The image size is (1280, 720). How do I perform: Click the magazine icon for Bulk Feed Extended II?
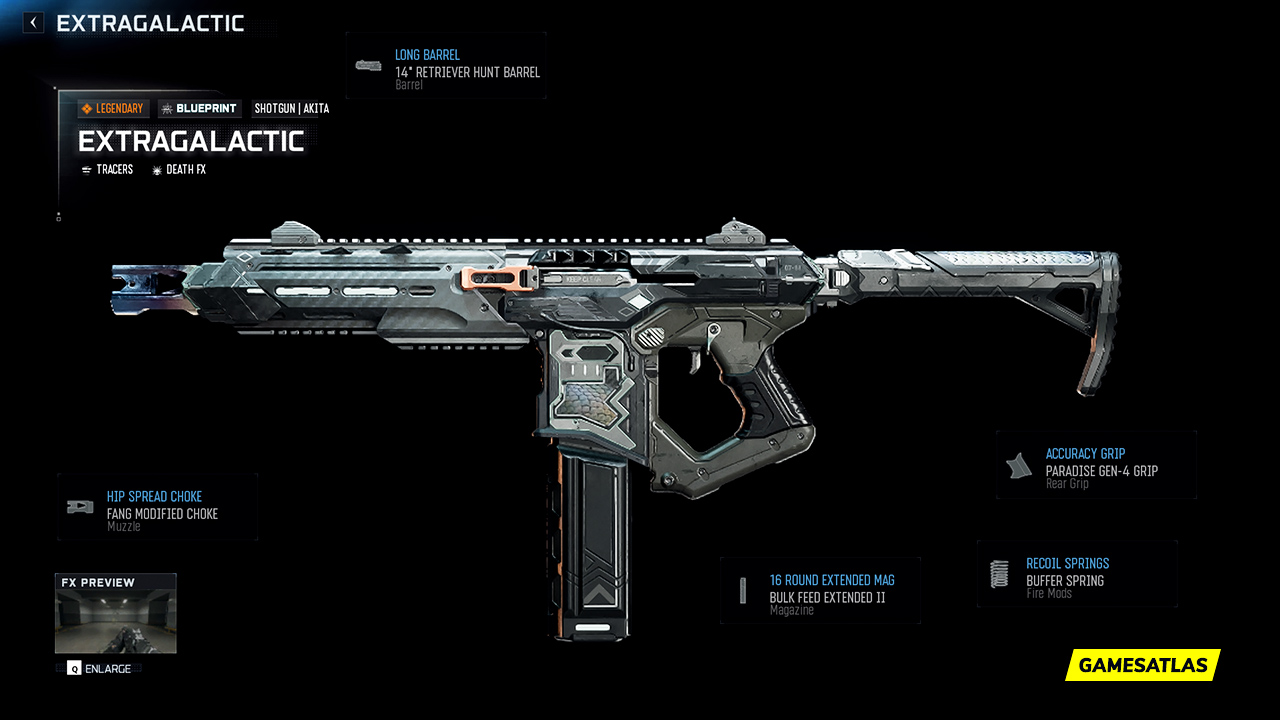[x=742, y=590]
